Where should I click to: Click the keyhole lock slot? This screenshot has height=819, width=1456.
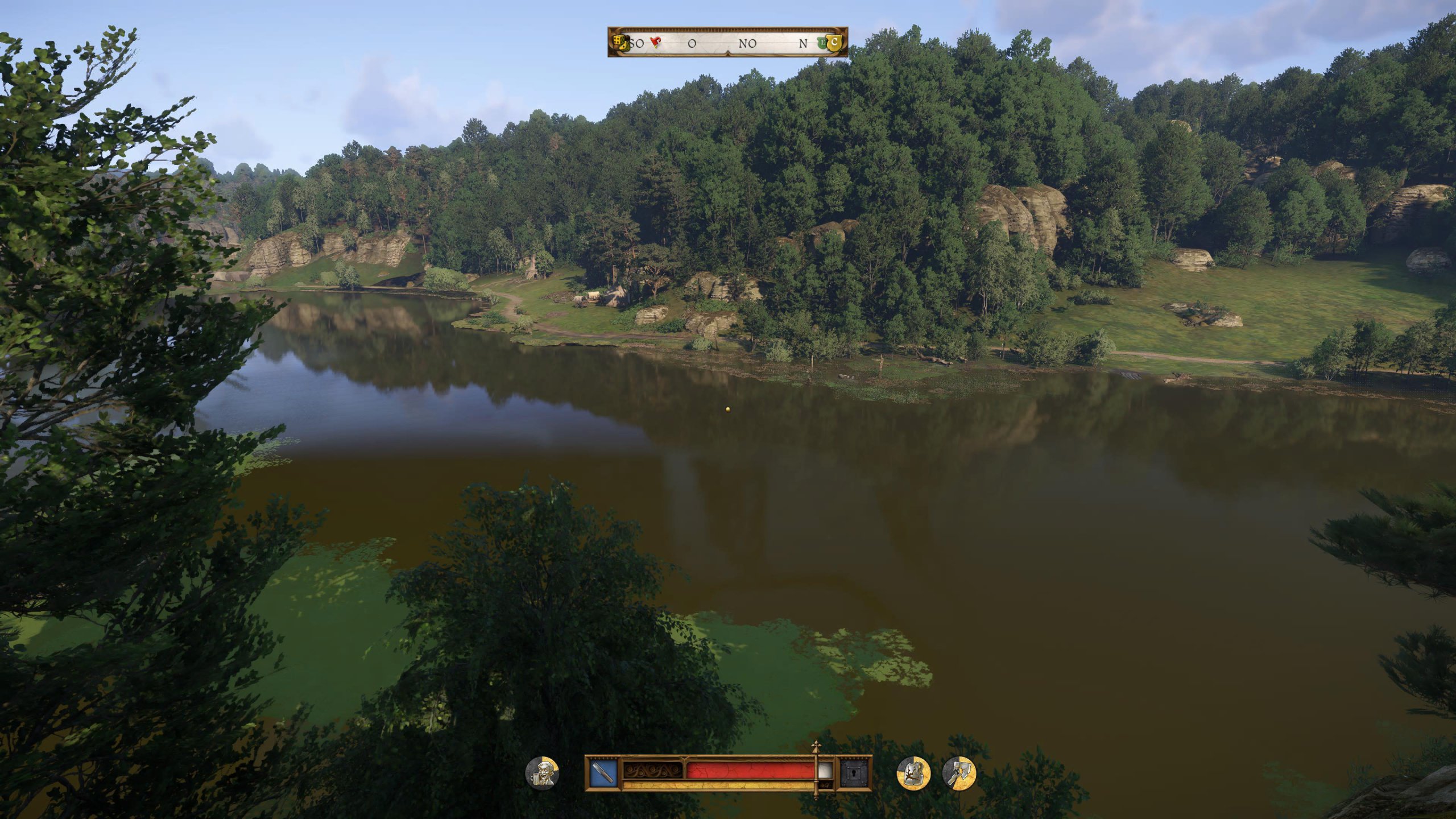[x=854, y=773]
